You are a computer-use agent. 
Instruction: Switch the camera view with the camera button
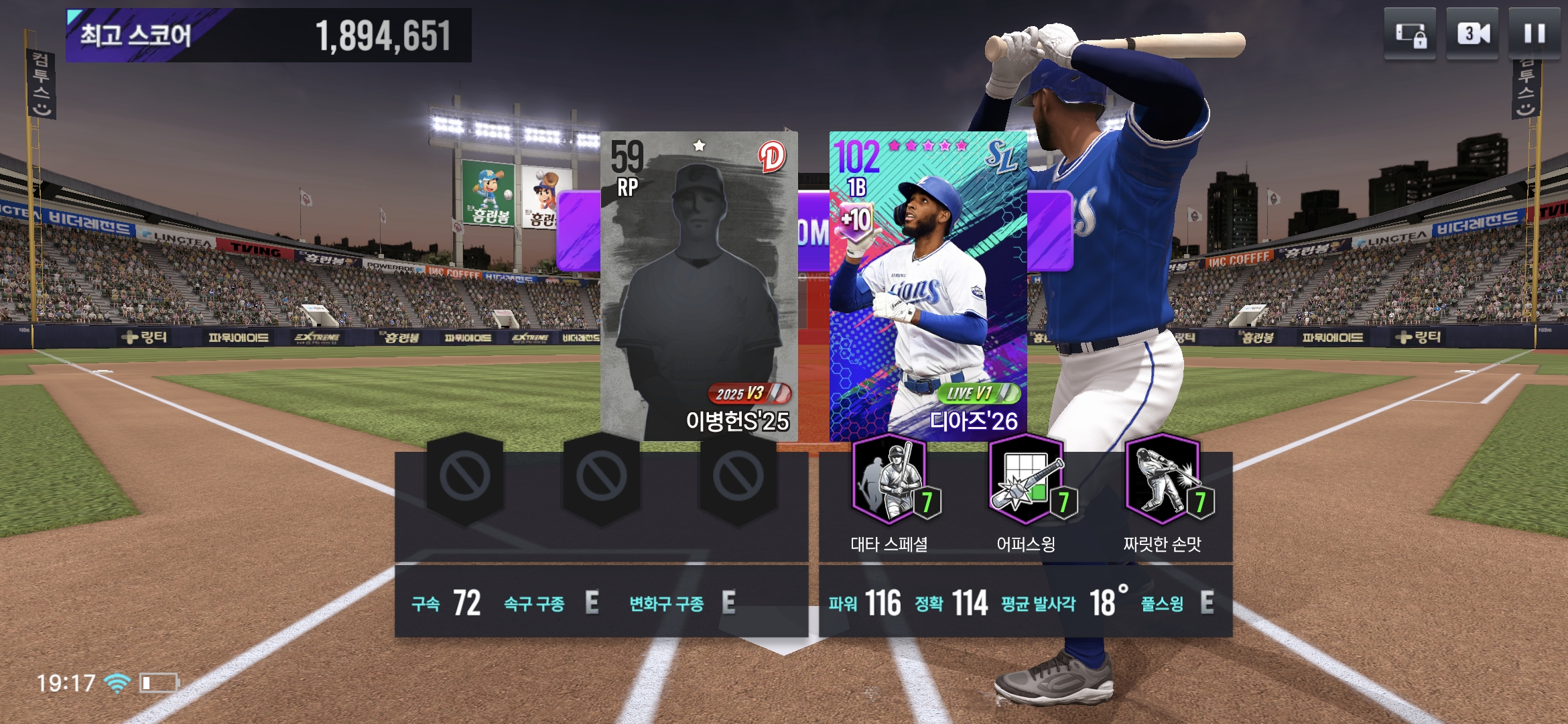pos(1472,34)
